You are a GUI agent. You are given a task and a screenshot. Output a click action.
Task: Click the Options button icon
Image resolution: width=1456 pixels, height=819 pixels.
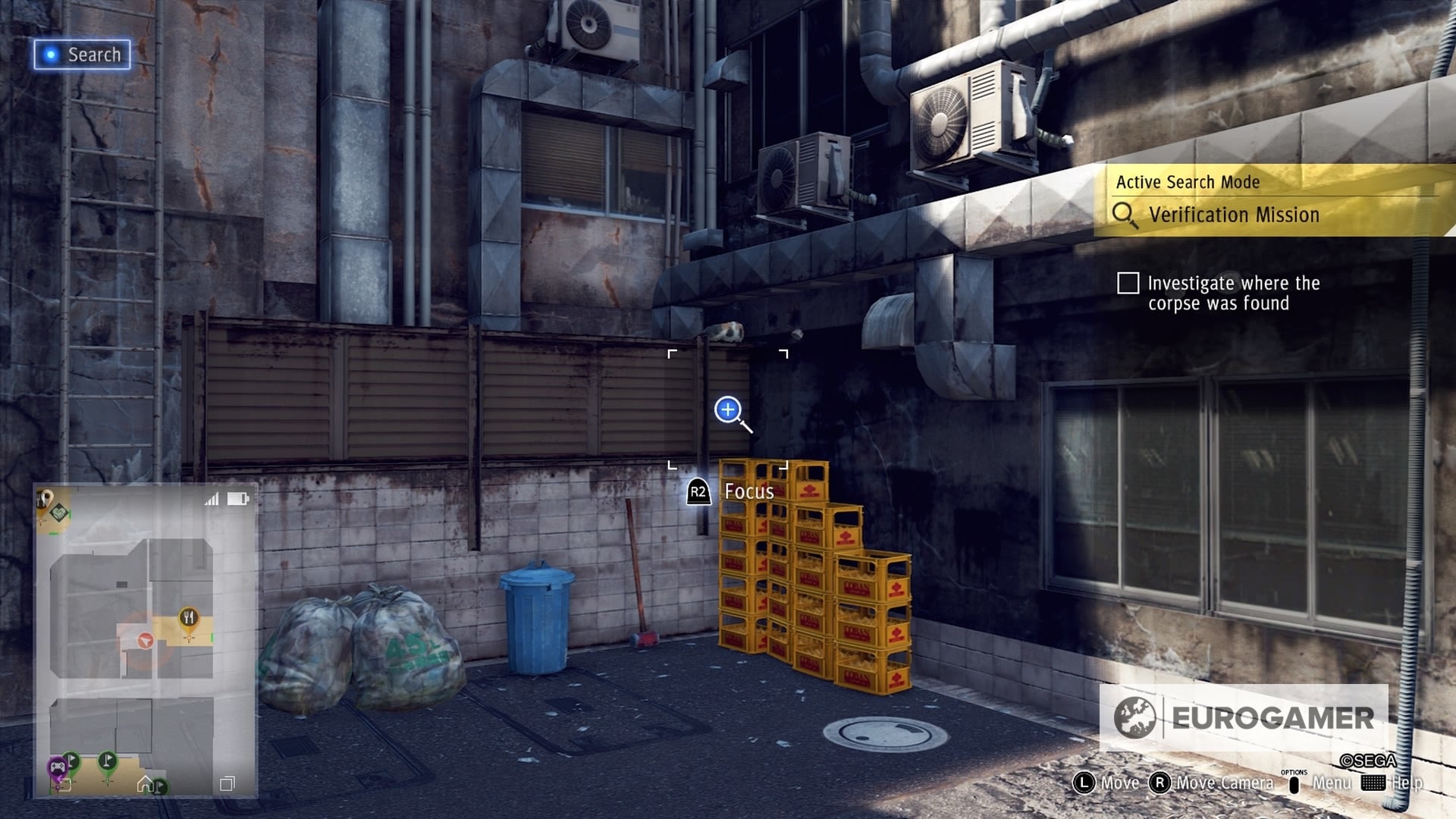coord(1294,784)
